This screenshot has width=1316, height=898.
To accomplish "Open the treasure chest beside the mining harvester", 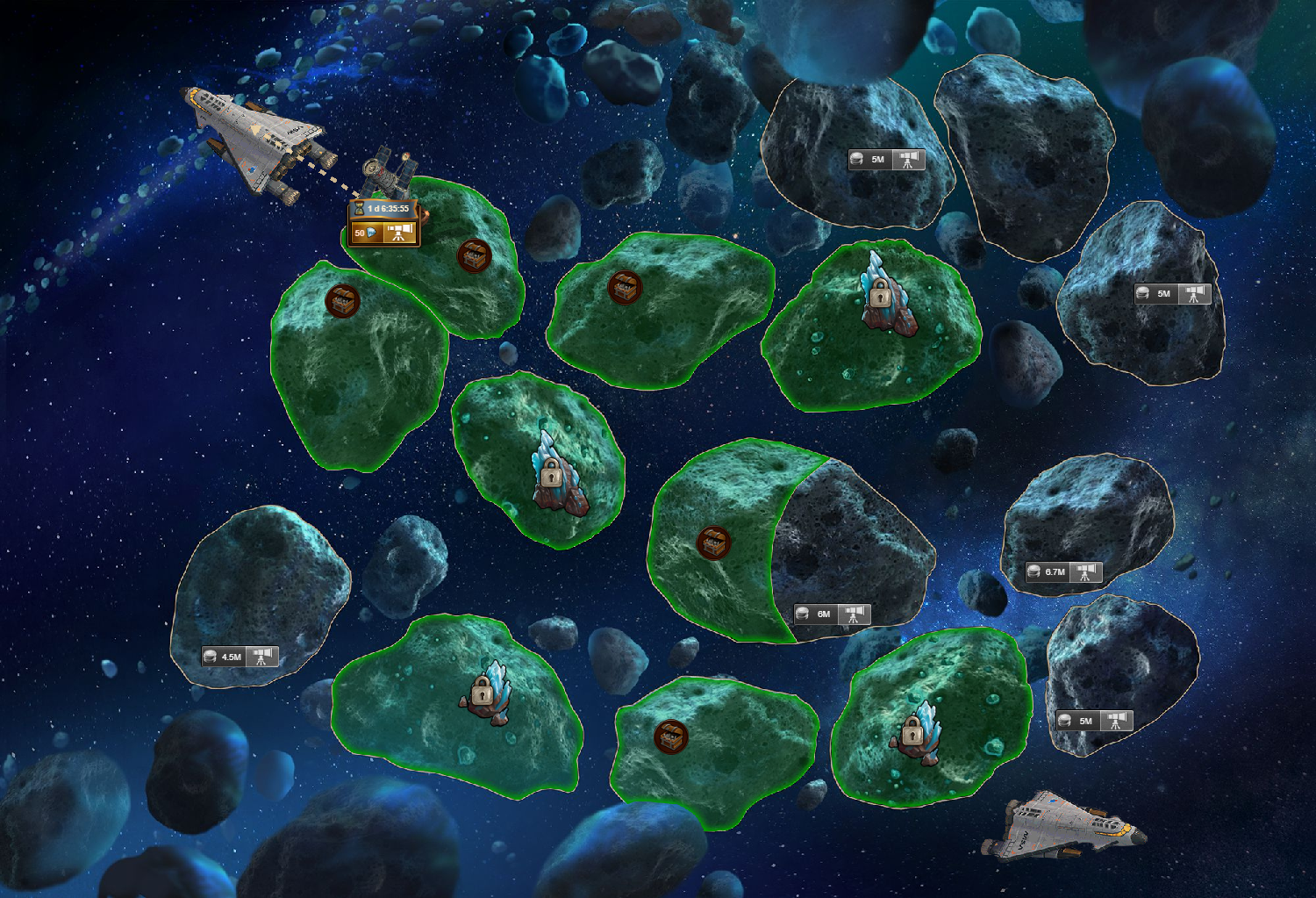I will tap(474, 255).
